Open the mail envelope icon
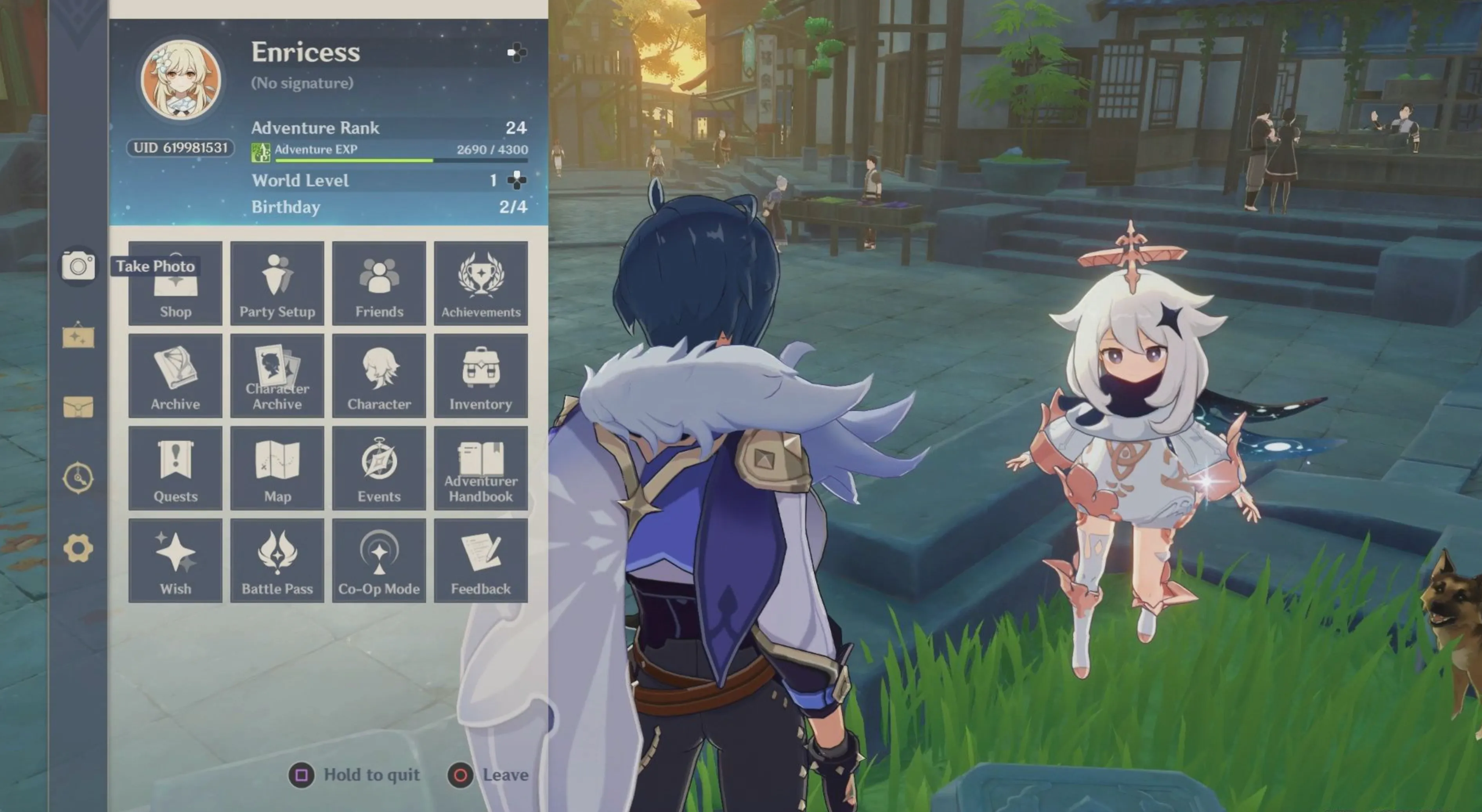Screen dimensions: 1482x812 click(78, 406)
